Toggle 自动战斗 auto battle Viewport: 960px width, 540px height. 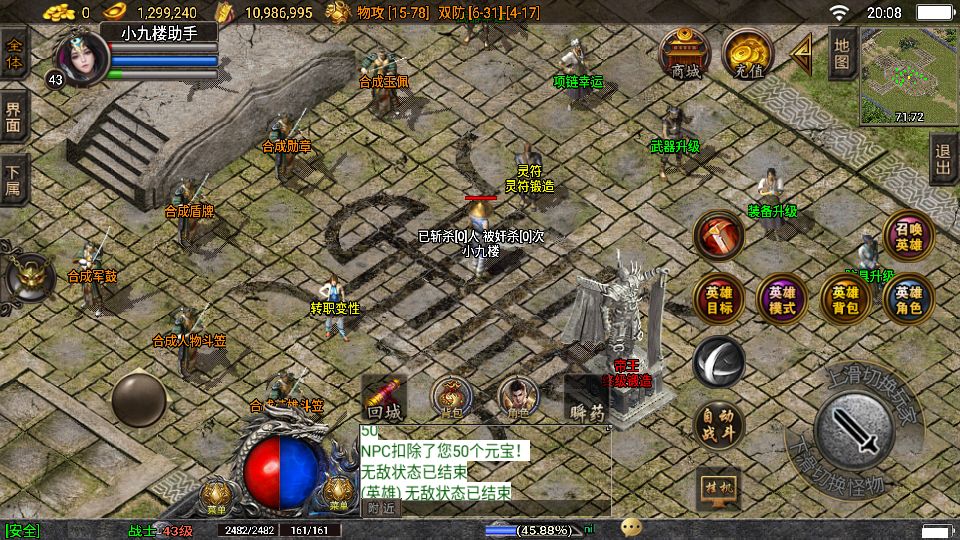click(718, 425)
